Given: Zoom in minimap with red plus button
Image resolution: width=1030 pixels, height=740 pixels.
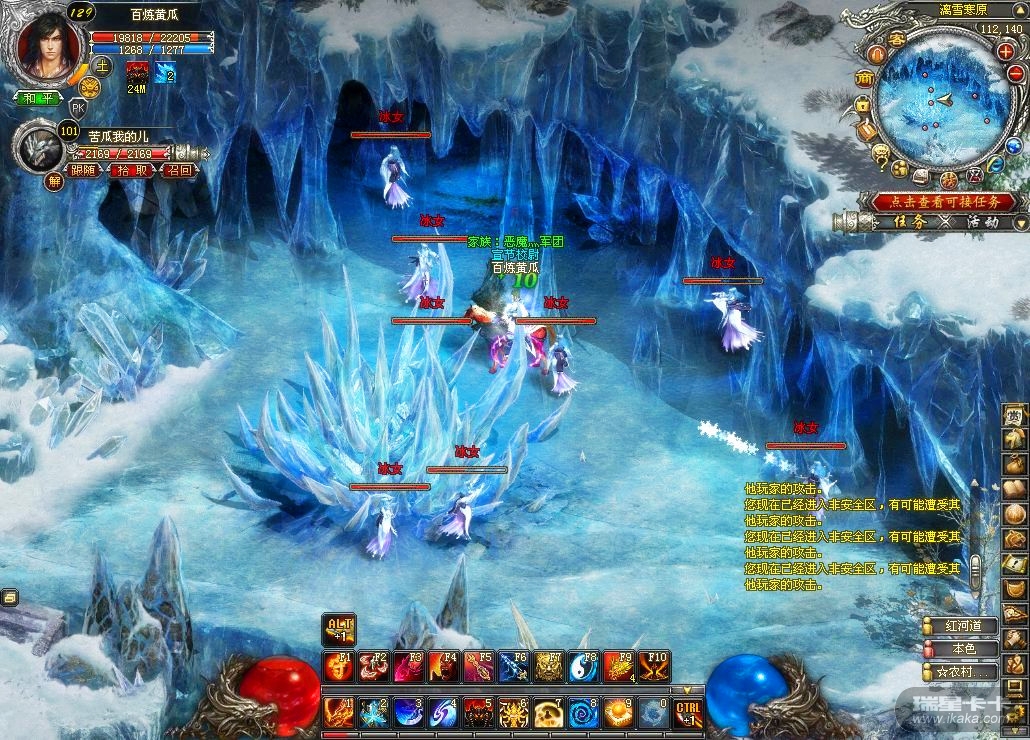Looking at the screenshot, I should click(1004, 51).
